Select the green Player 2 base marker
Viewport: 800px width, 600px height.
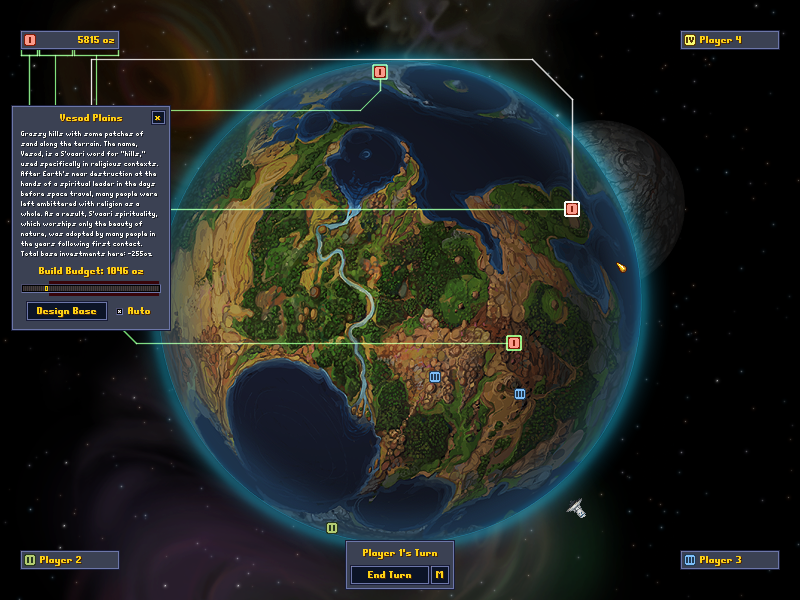click(332, 527)
